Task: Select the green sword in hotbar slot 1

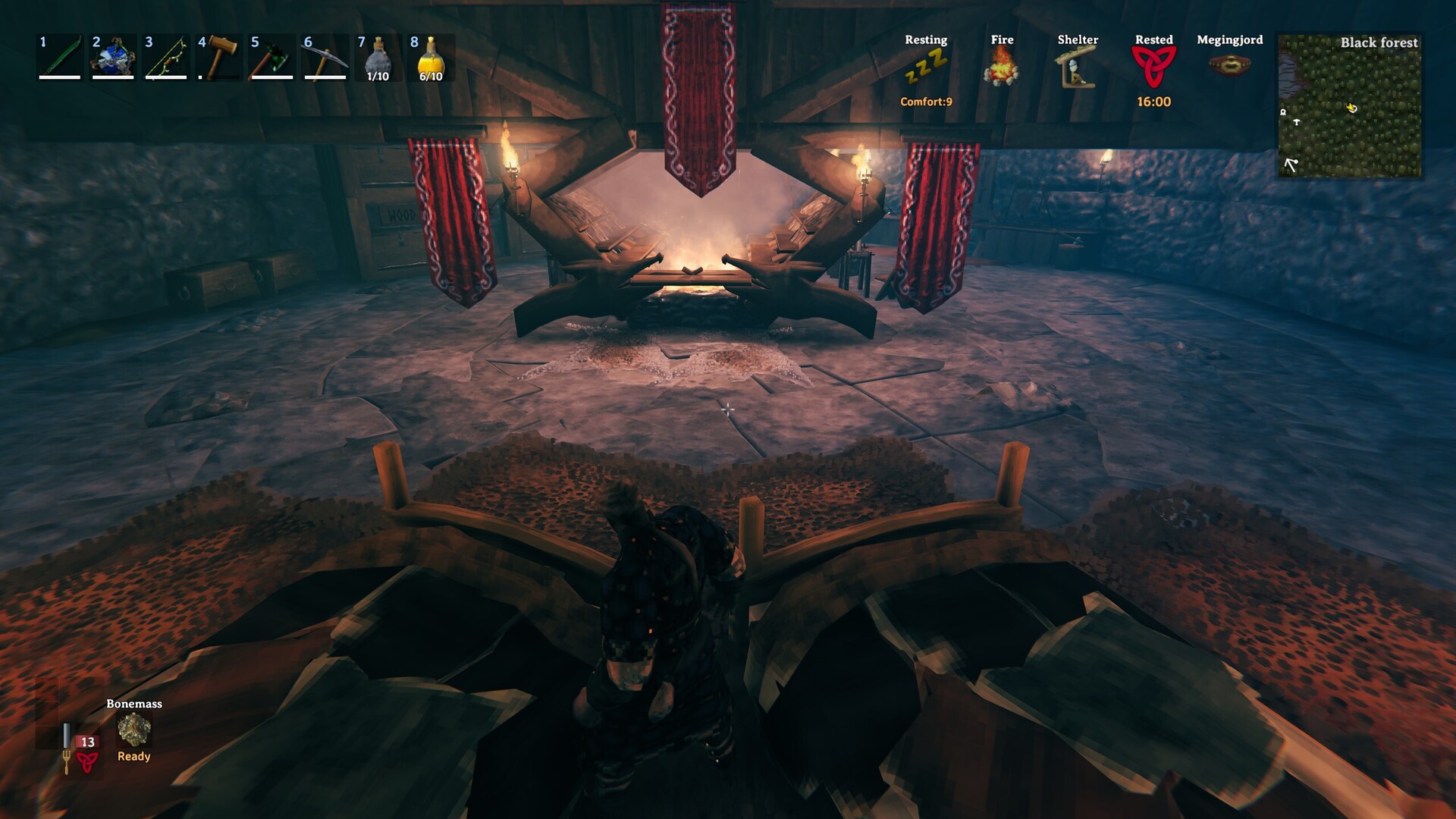Action: click(x=60, y=57)
